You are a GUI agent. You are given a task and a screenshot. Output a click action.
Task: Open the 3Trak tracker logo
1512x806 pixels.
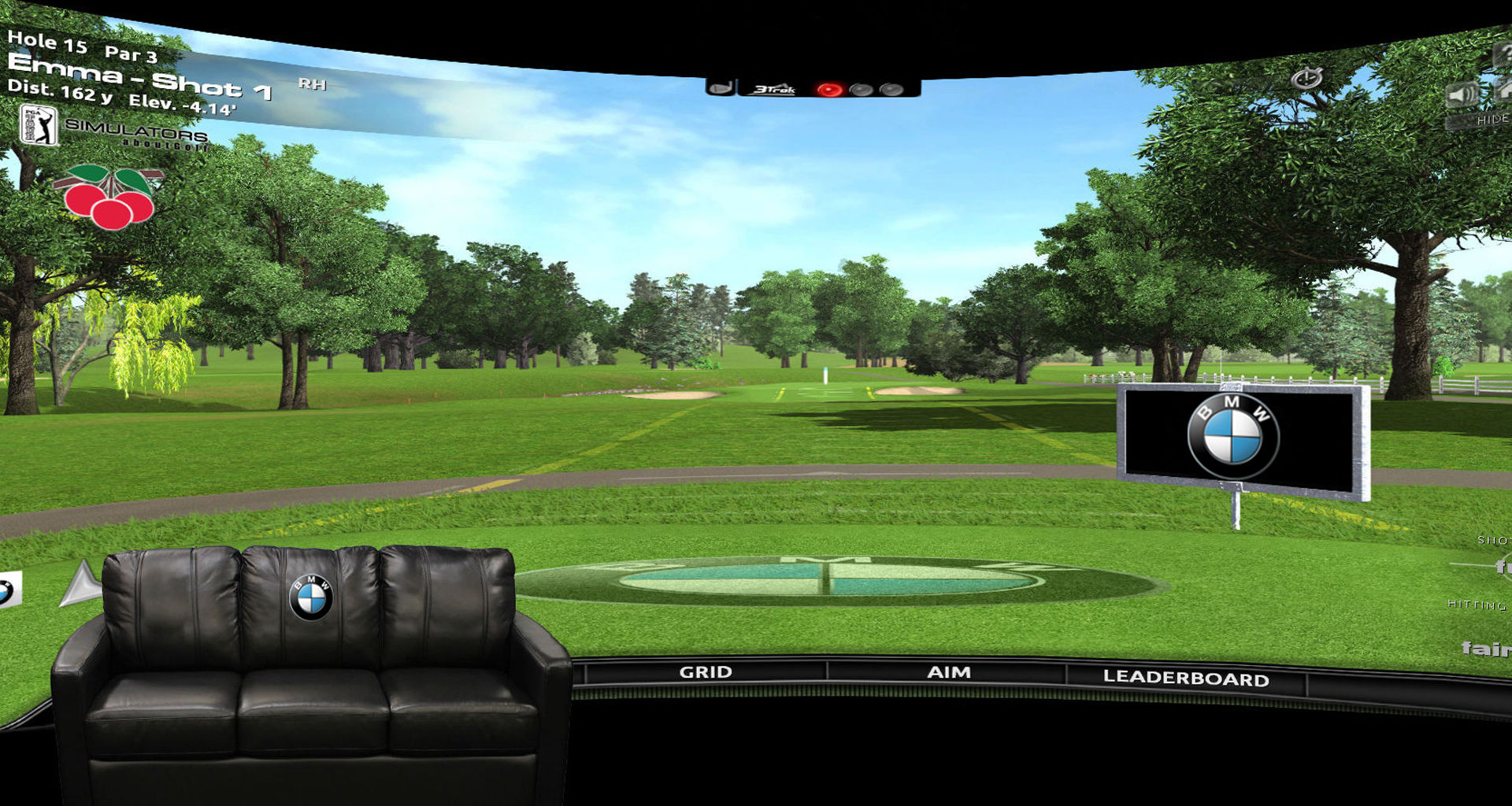tap(776, 90)
